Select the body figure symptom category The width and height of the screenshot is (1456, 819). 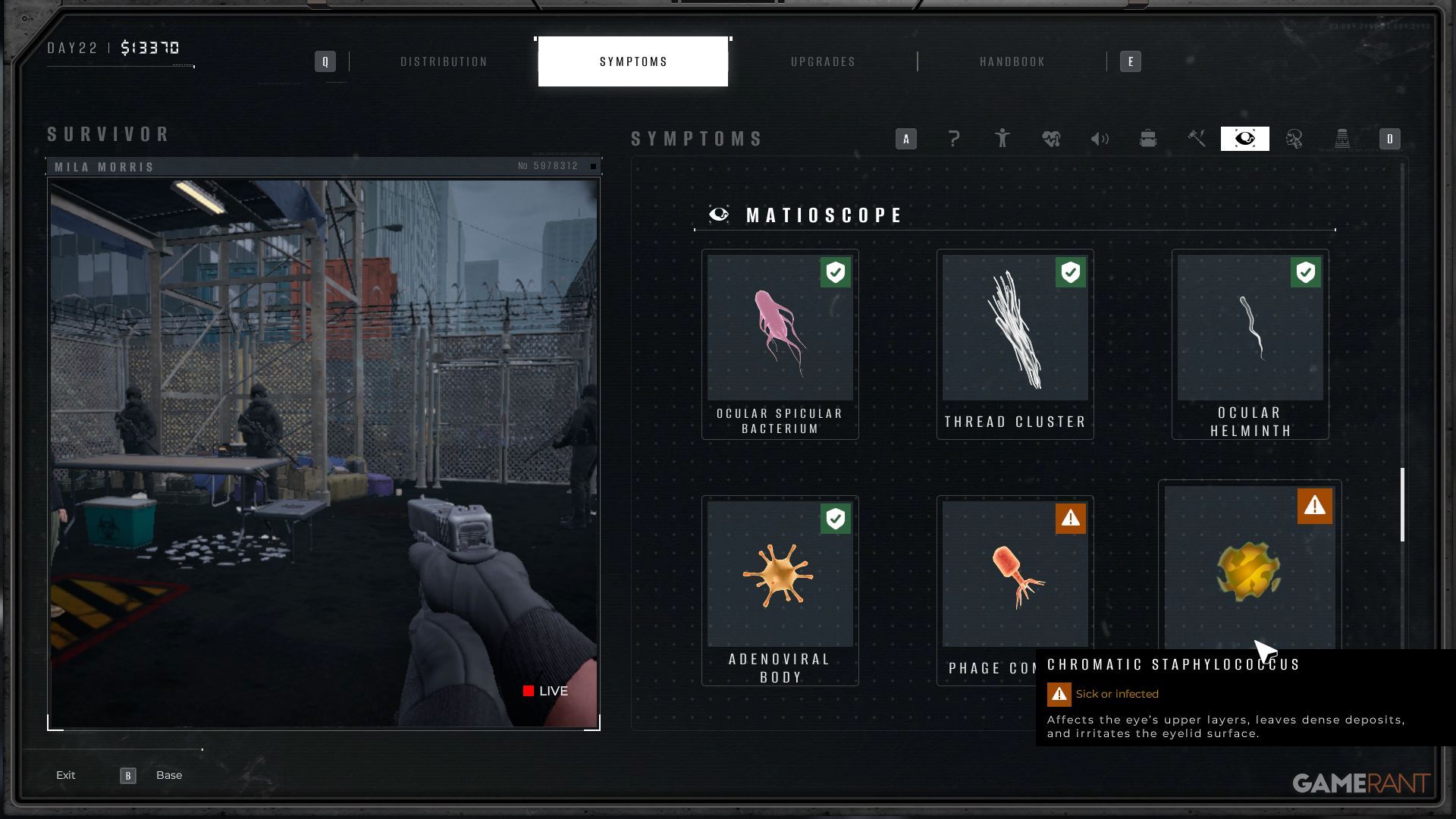click(x=1003, y=139)
